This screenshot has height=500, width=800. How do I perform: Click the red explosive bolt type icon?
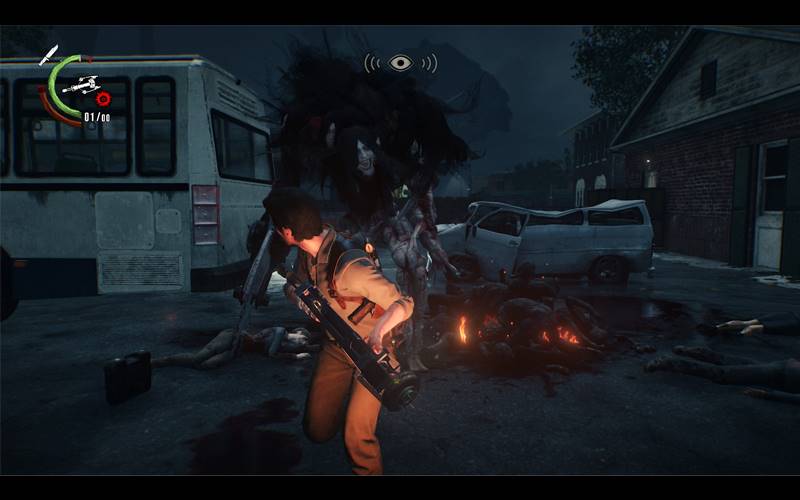pyautogui.click(x=102, y=99)
